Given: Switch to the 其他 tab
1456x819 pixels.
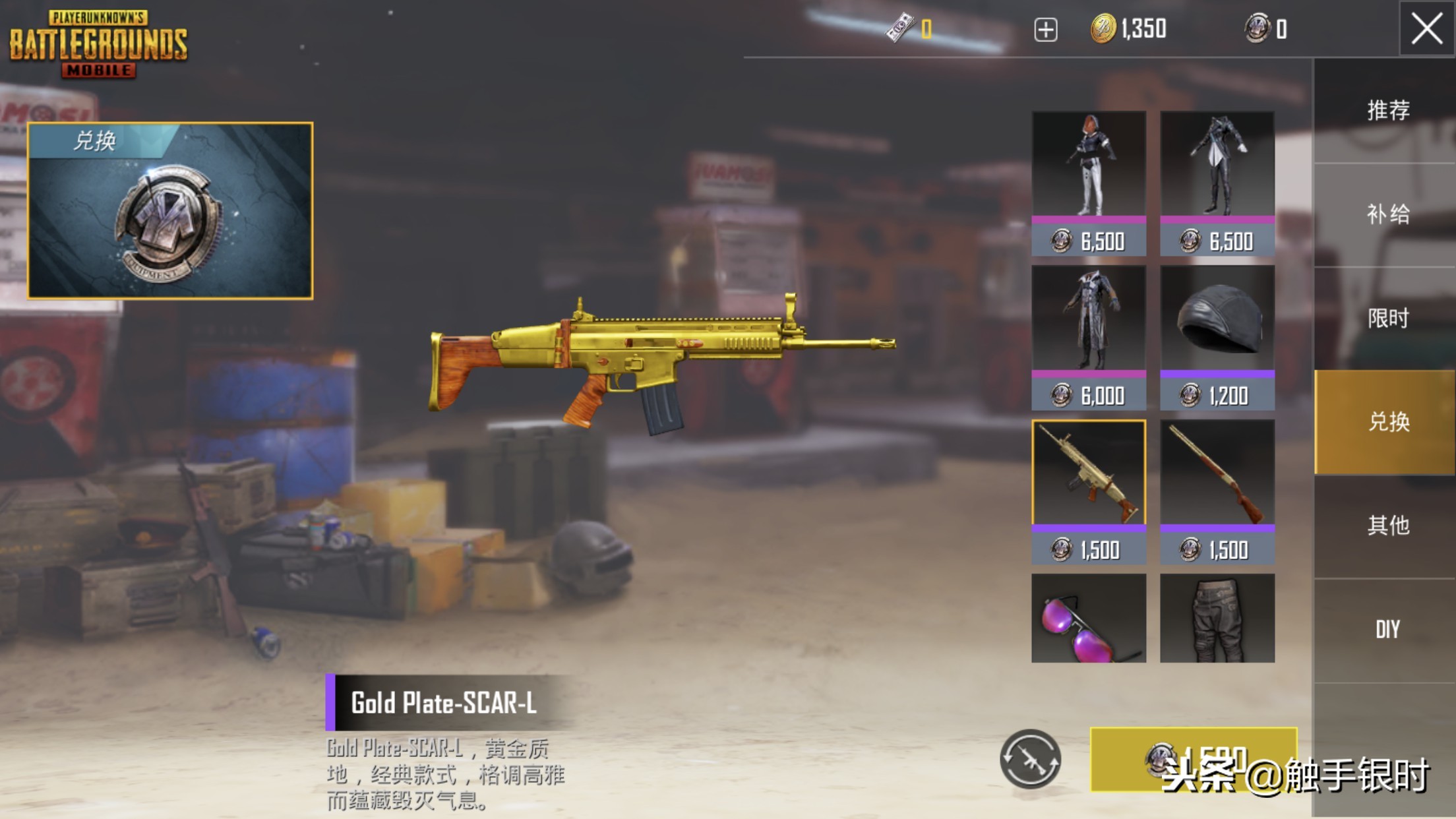Looking at the screenshot, I should tap(1387, 526).
